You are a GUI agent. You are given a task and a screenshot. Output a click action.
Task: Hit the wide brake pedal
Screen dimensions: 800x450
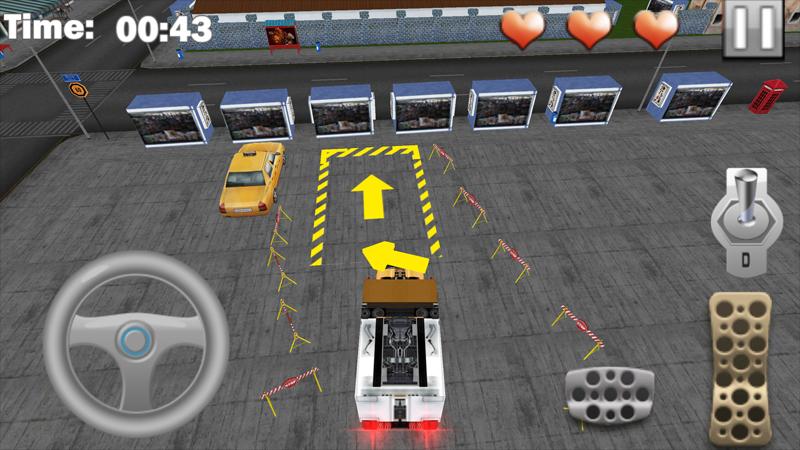[608, 393]
